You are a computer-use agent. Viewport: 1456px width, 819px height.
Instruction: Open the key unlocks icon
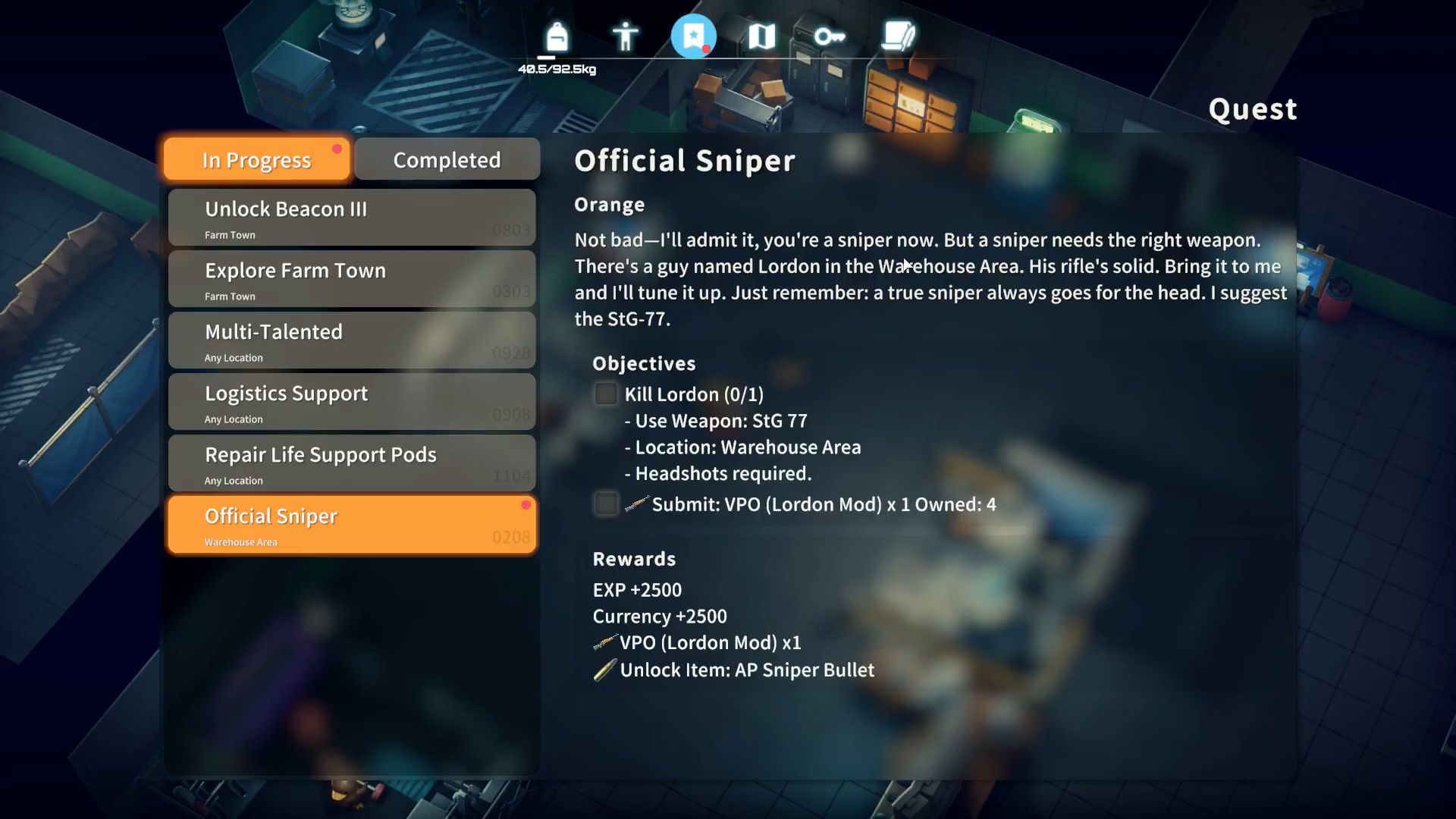(x=830, y=36)
